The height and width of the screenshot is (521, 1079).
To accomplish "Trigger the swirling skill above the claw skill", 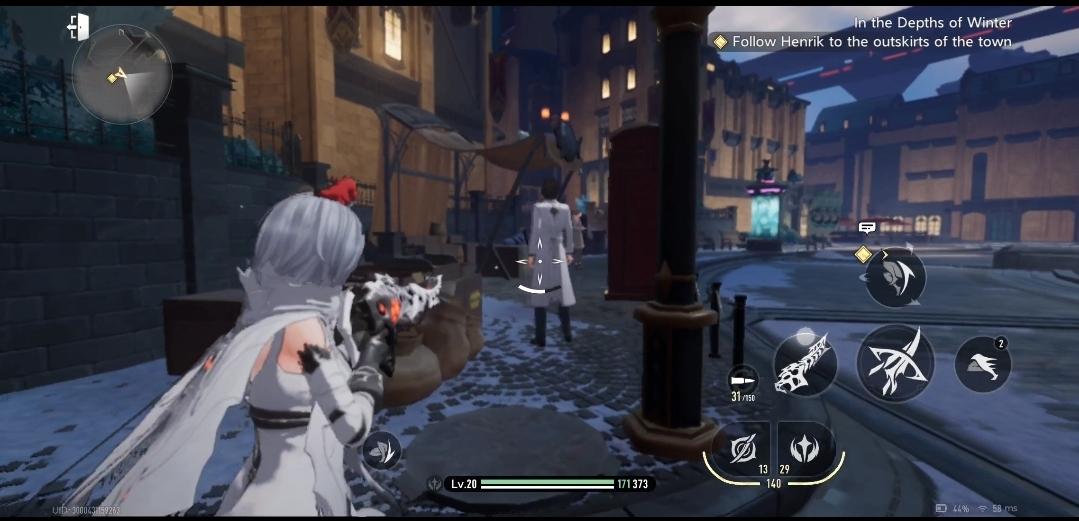I will pos(895,278).
